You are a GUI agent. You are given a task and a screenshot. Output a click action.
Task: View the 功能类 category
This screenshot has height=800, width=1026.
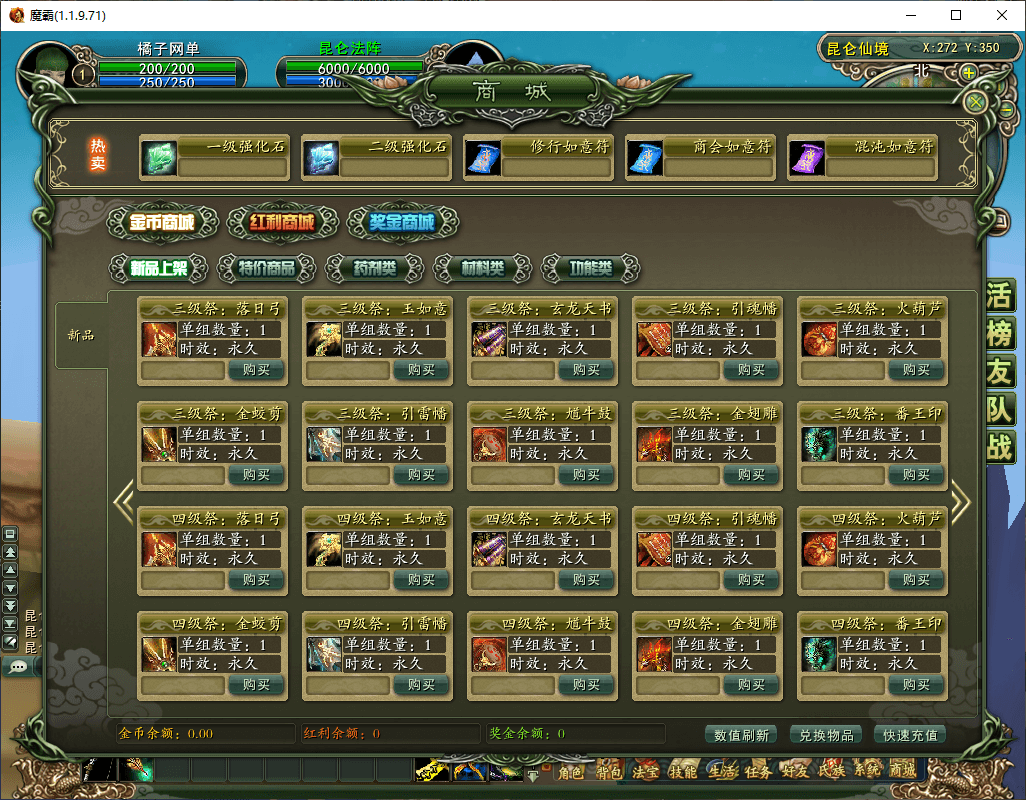[591, 268]
